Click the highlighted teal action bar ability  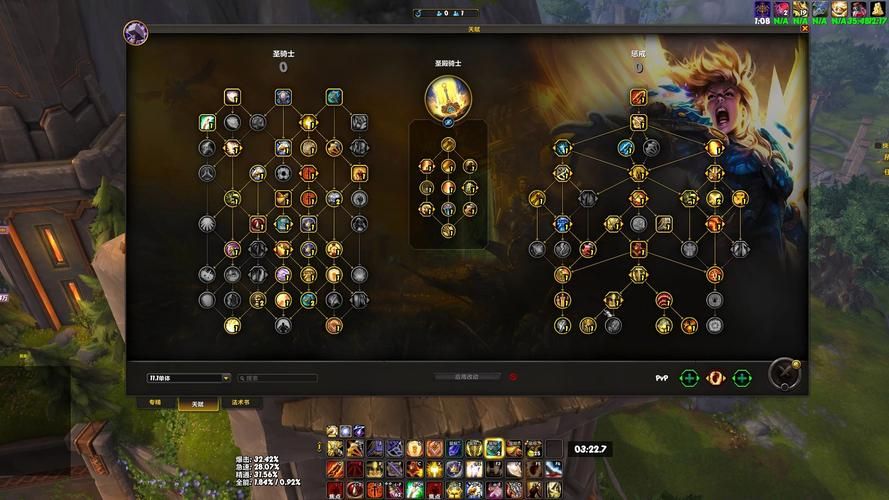493,448
